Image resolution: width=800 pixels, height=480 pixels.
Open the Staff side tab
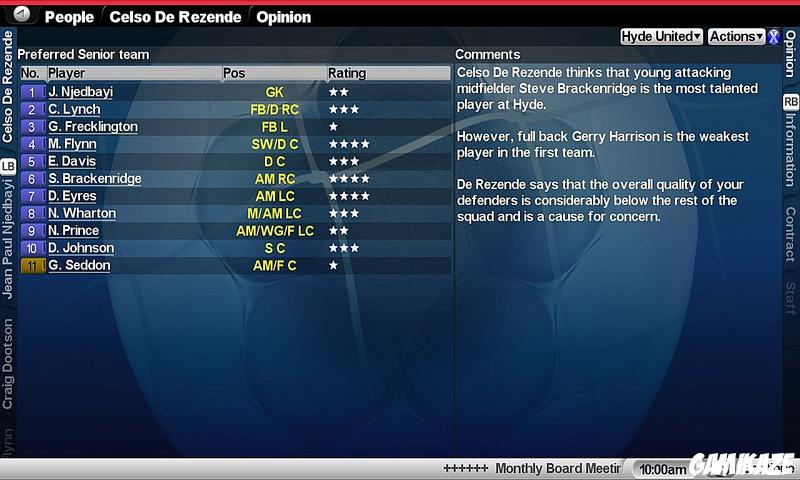click(x=790, y=298)
